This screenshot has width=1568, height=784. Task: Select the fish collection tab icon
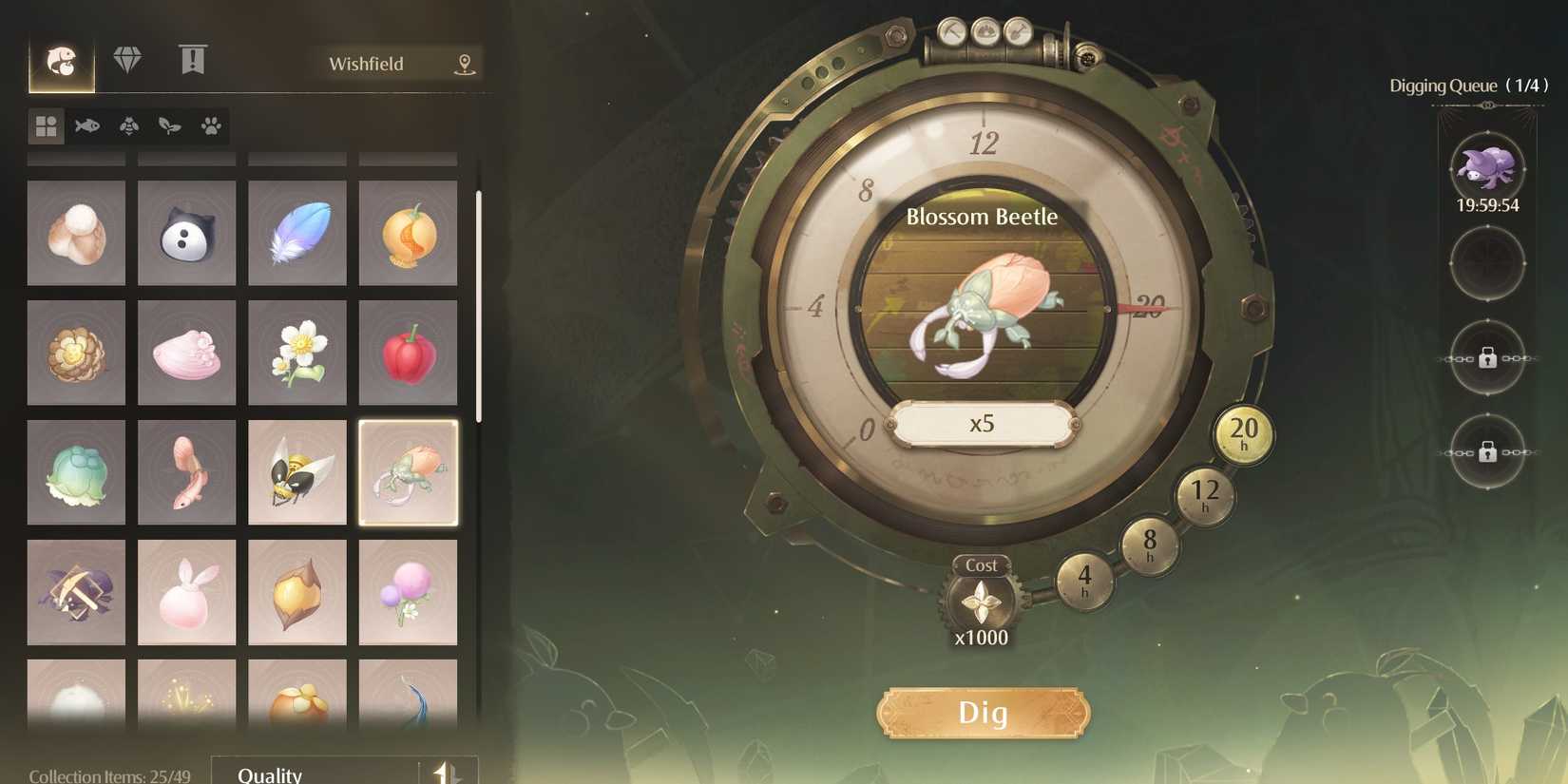pyautogui.click(x=62, y=60)
